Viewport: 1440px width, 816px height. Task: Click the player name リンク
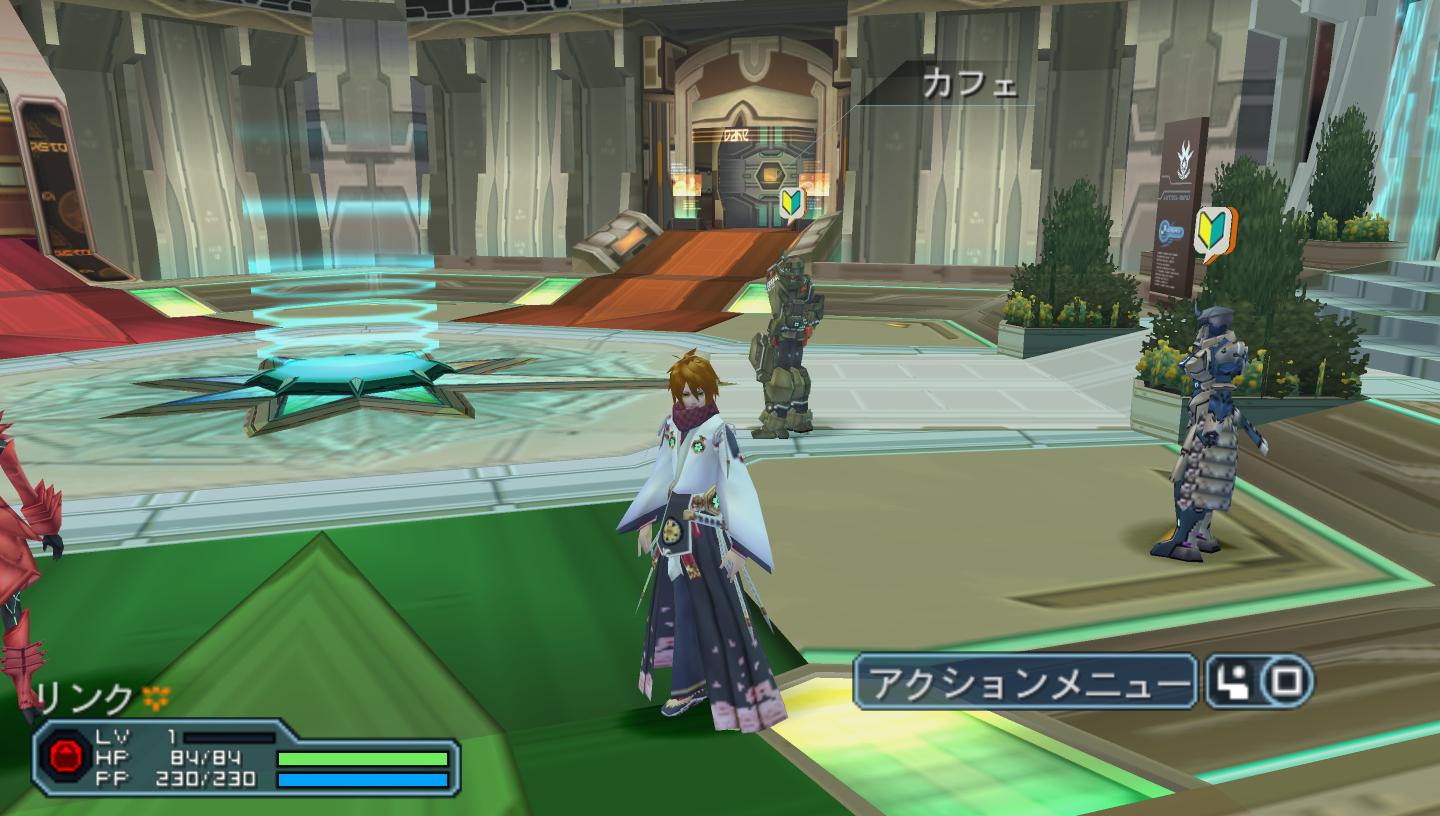pos(83,698)
